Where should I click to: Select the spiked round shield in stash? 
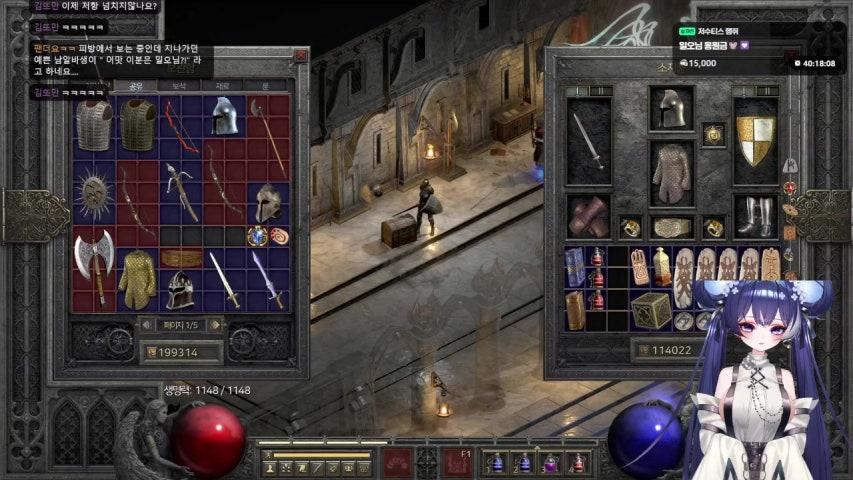(93, 190)
